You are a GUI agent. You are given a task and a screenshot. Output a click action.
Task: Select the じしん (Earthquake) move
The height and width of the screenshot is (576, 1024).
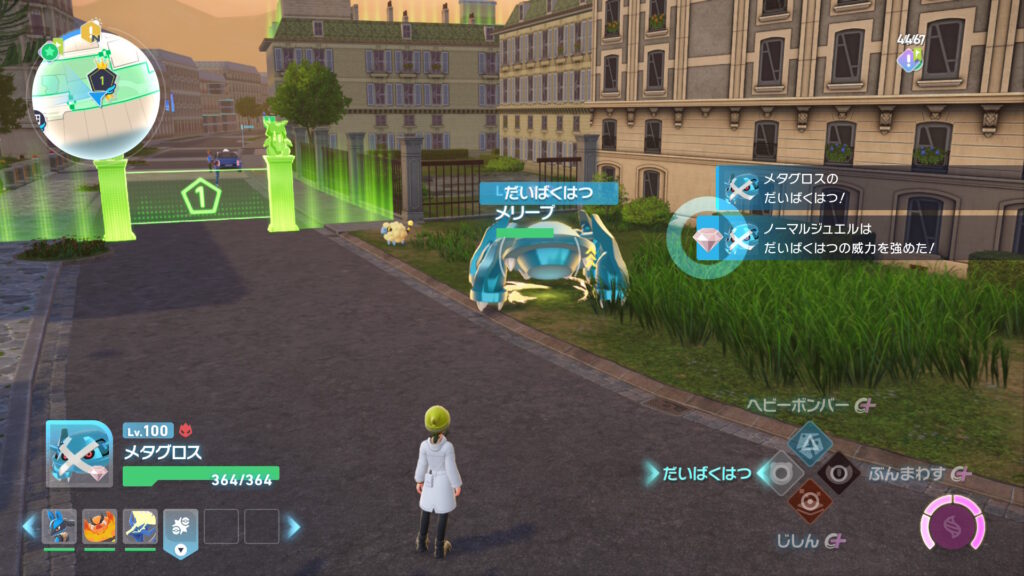(809, 502)
